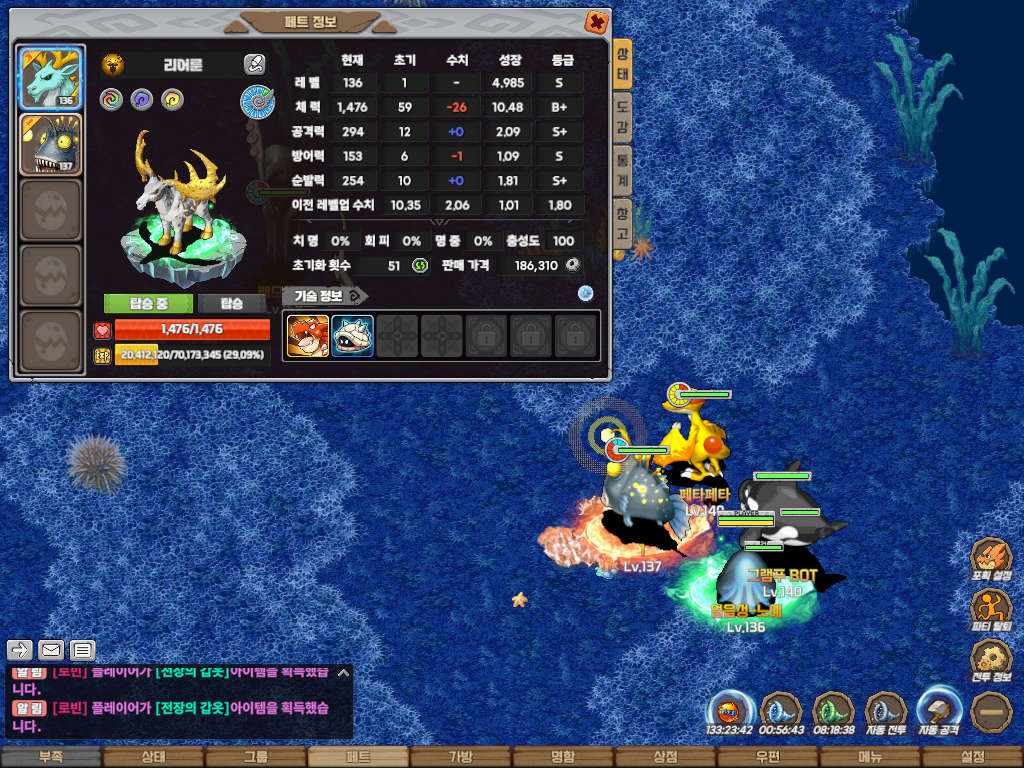The width and height of the screenshot is (1024, 768).
Task: Open the mail envelope icon above chat
Action: click(x=51, y=651)
